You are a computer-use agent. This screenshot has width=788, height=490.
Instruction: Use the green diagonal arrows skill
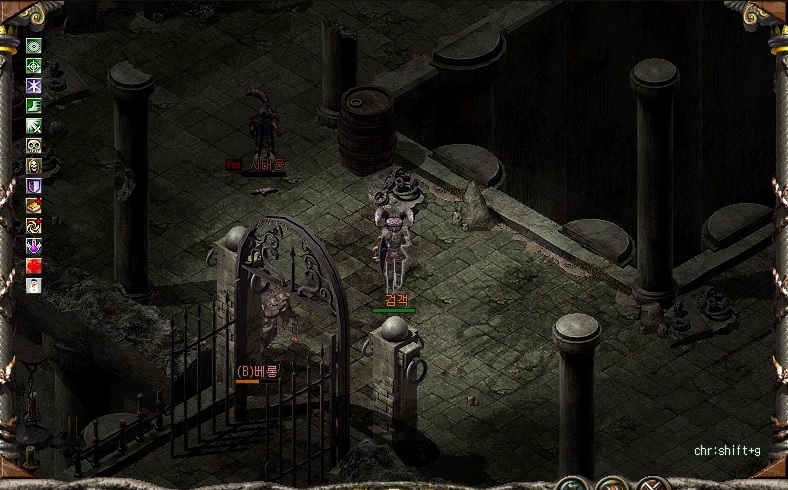click(x=34, y=126)
